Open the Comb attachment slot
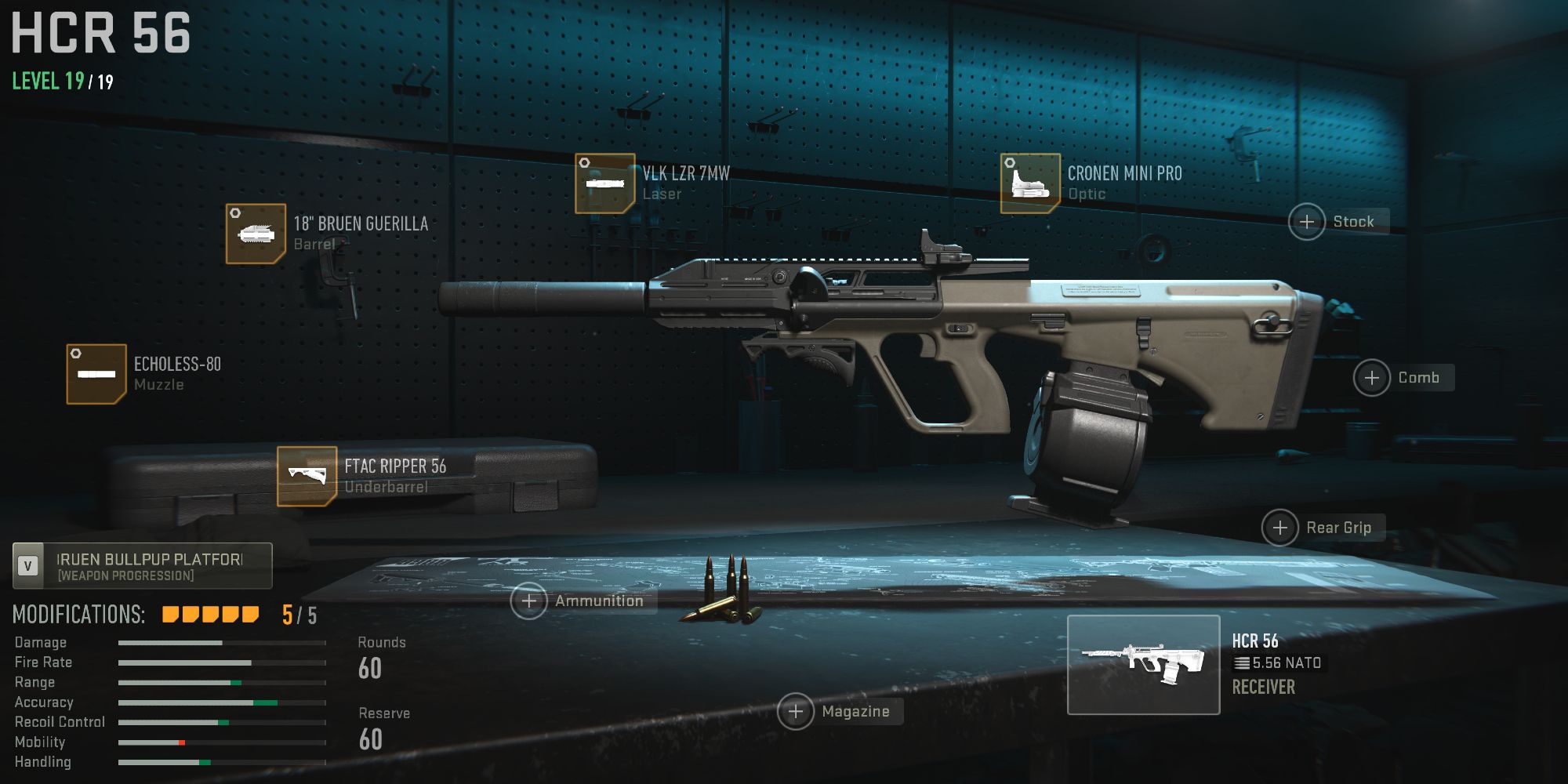The image size is (1568, 784). coord(1374,378)
